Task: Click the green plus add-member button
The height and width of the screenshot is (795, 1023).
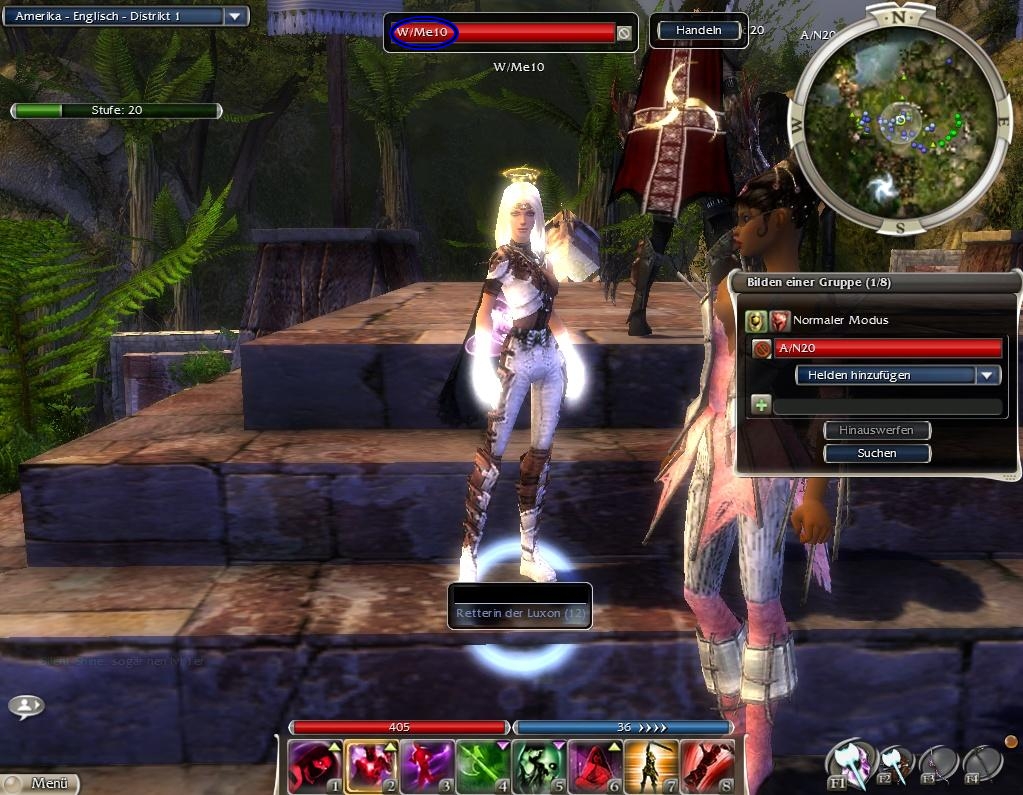Action: tap(760, 405)
